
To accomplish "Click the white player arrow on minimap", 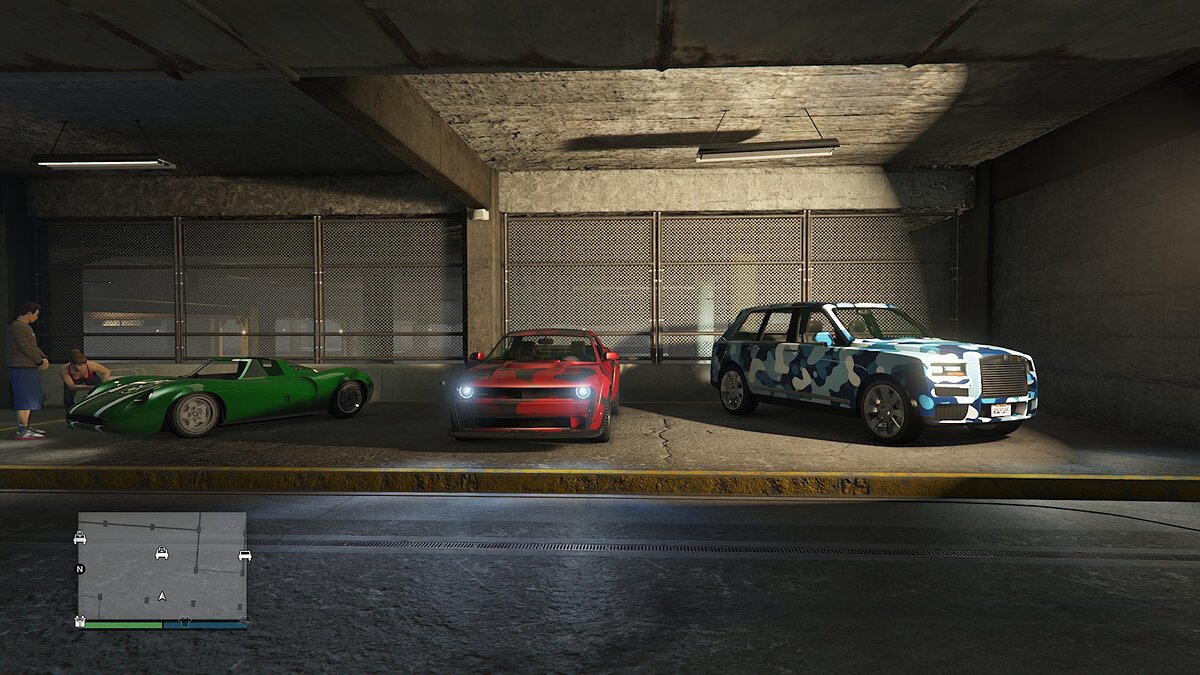I will coord(162,596).
